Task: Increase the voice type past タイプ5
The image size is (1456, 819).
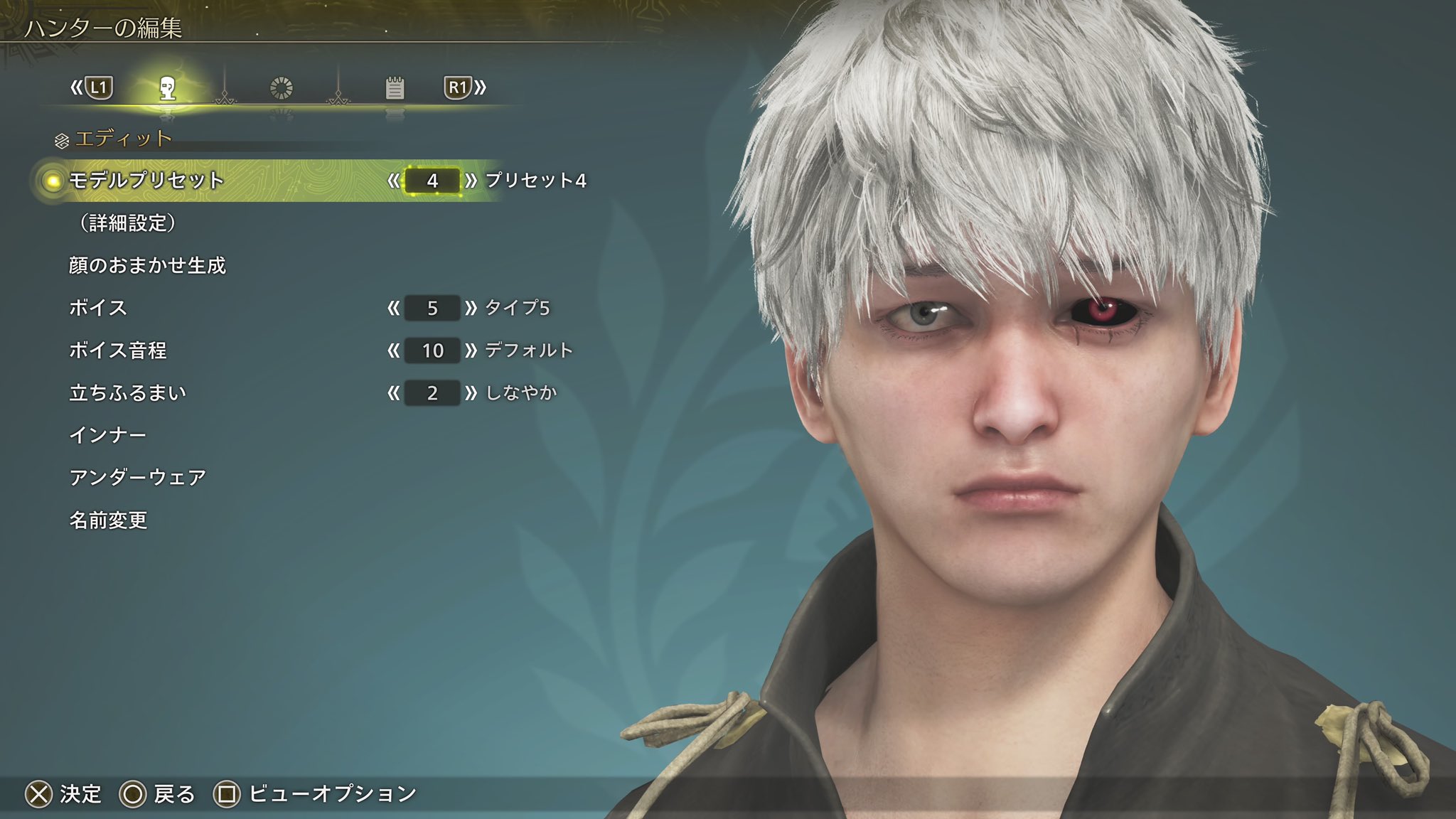Action: [471, 308]
